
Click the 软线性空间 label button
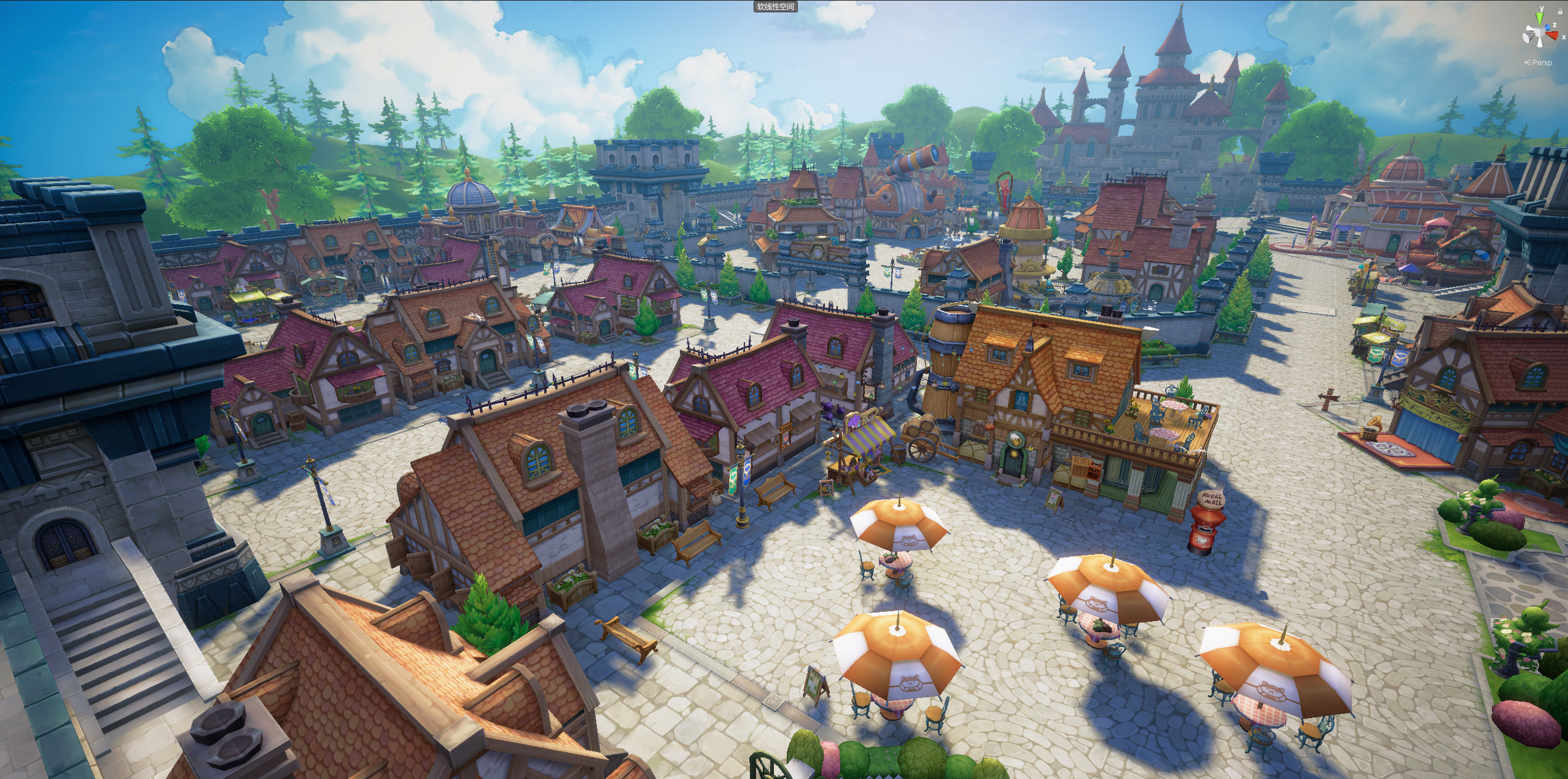(776, 7)
